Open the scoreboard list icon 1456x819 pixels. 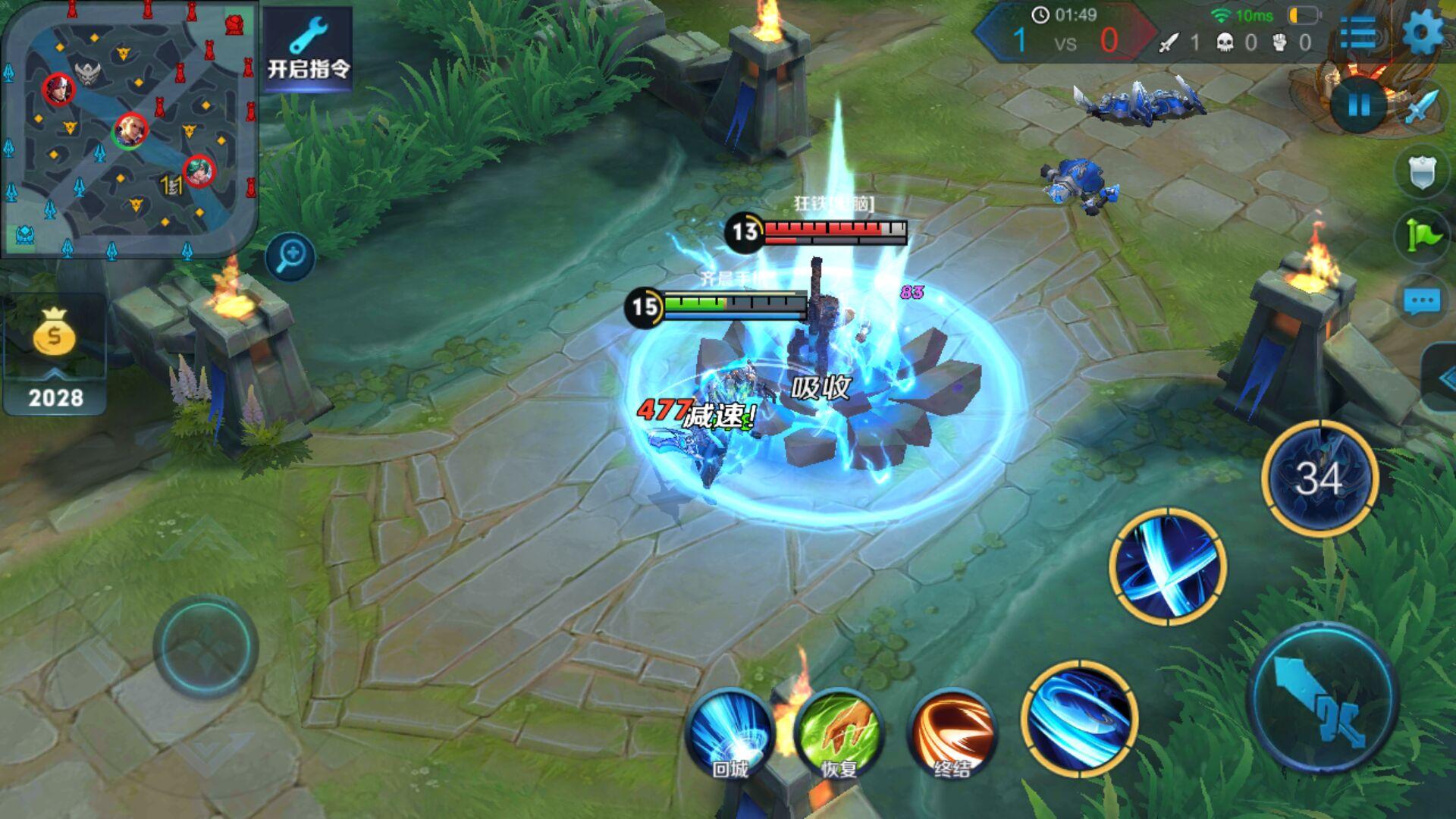(x=1358, y=33)
